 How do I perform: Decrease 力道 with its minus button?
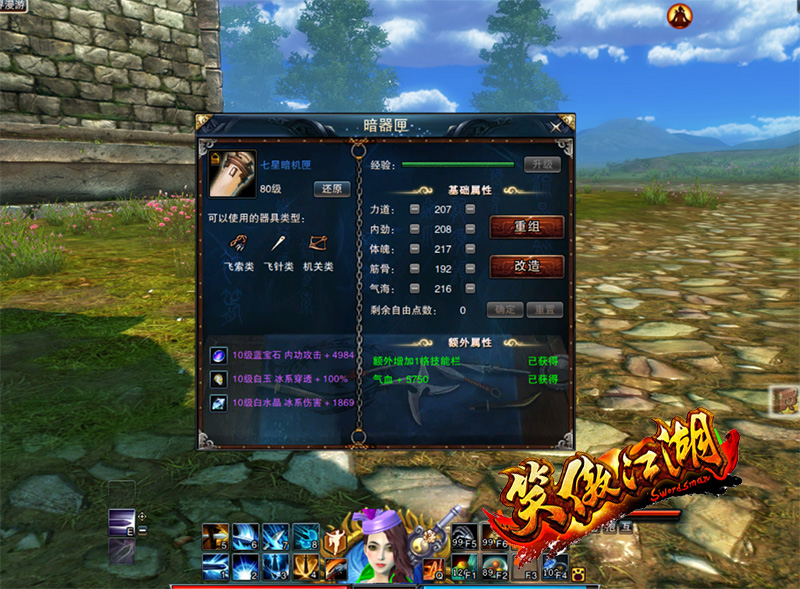click(x=415, y=209)
